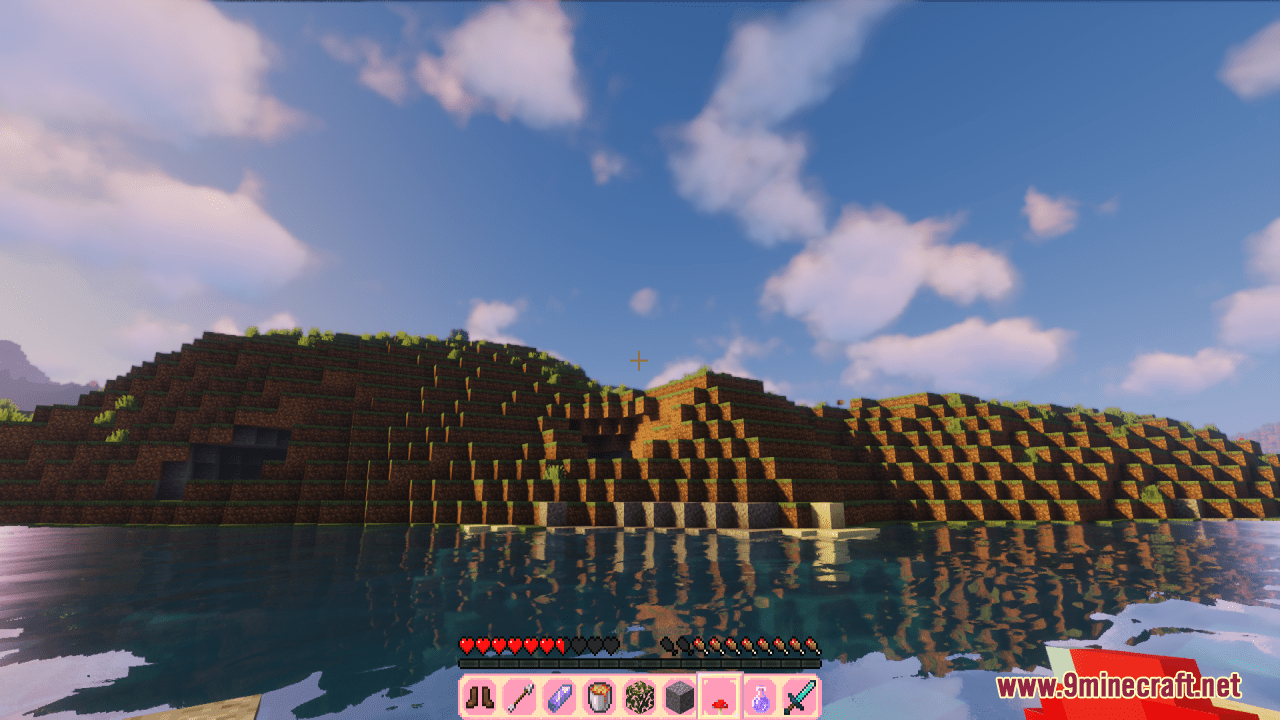The image size is (1280, 720).
Task: Select the diamond sword in the hotbar
Action: coord(798,692)
